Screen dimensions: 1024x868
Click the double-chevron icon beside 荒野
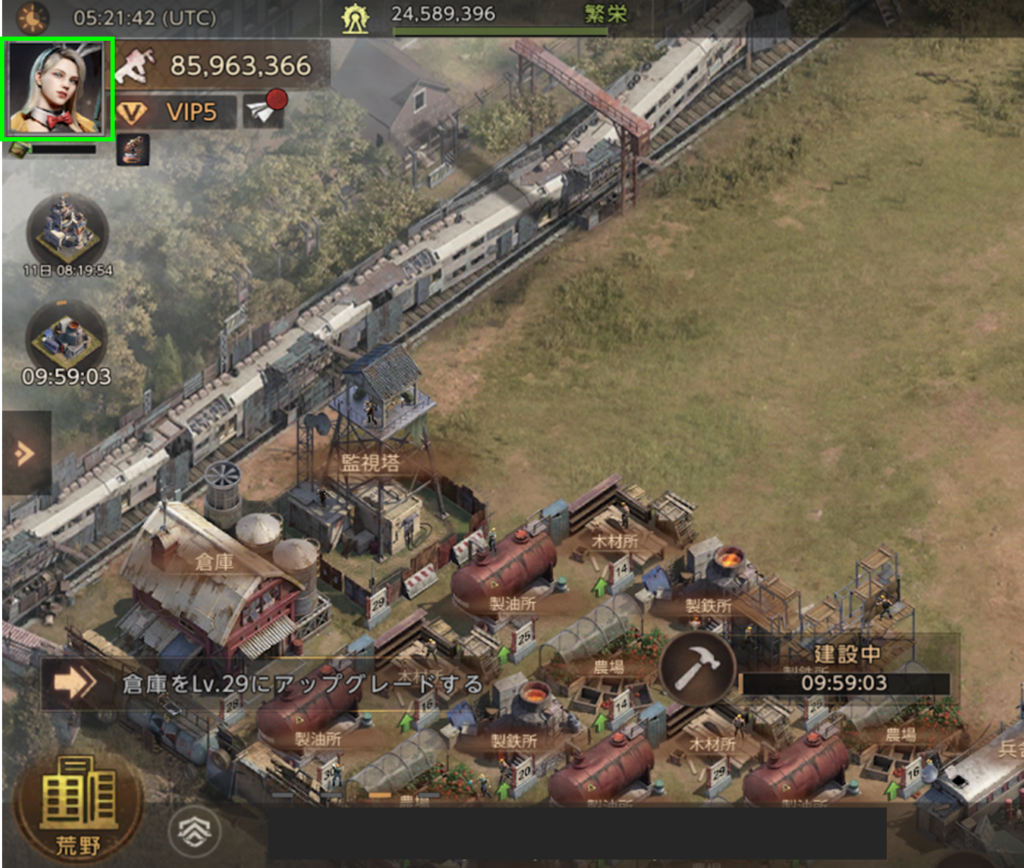coord(194,828)
